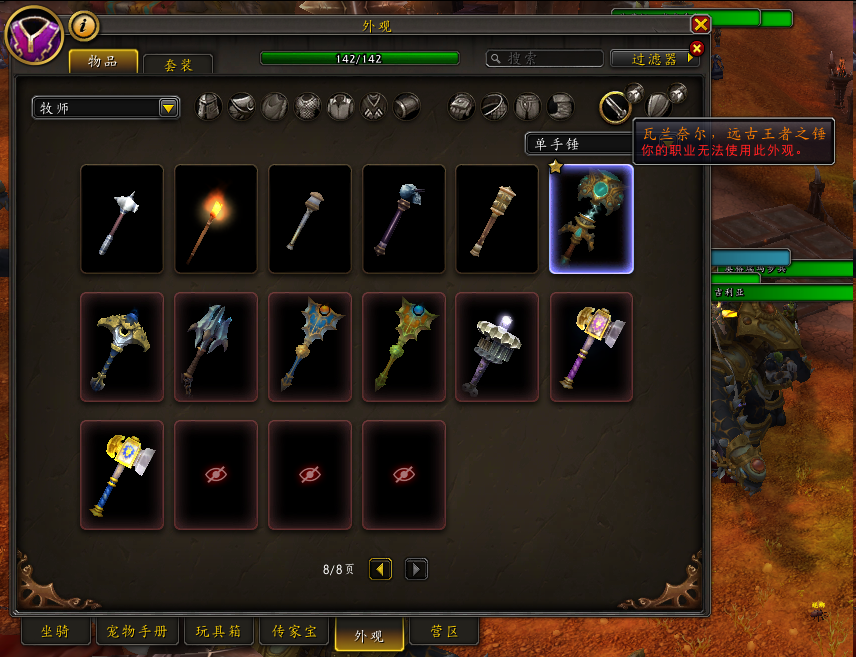Choose the helmet head slot icon
Screen dimensions: 856x657
click(208, 106)
